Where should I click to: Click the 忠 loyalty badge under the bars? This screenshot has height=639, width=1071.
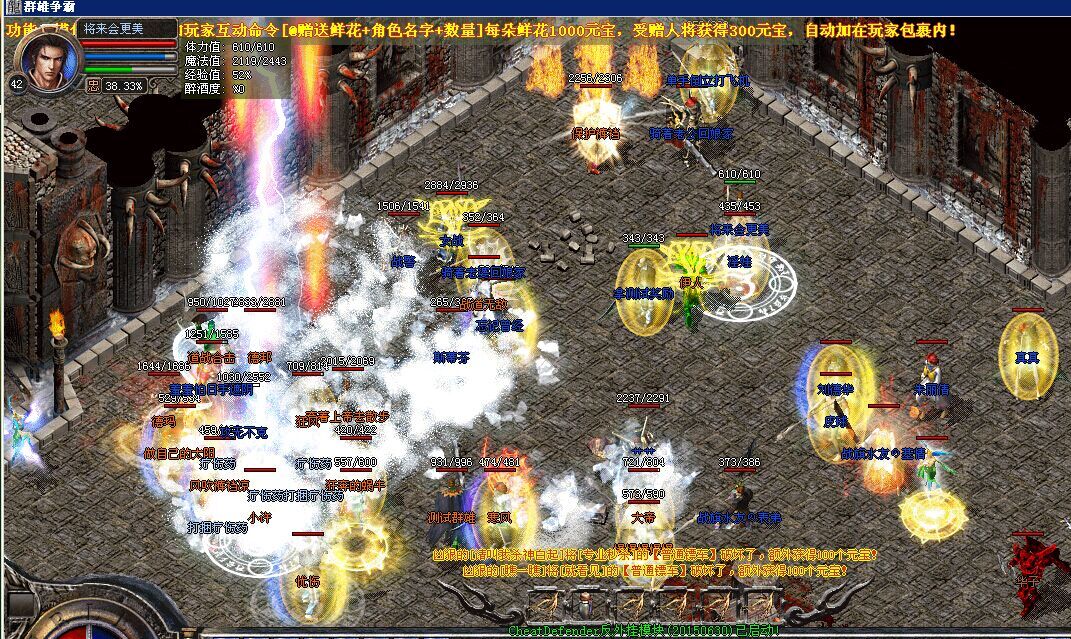point(93,86)
